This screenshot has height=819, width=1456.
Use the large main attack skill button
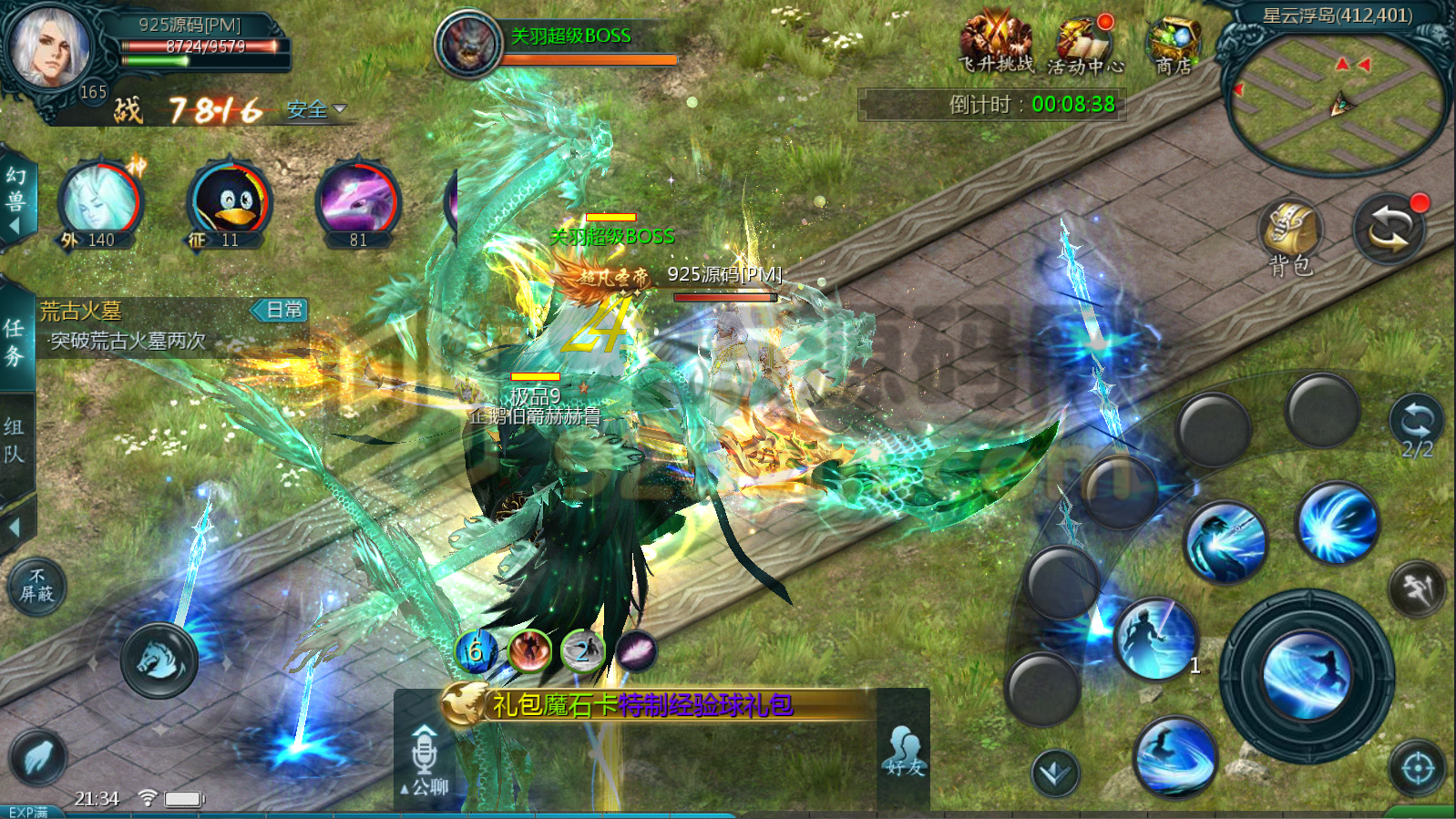click(1307, 674)
